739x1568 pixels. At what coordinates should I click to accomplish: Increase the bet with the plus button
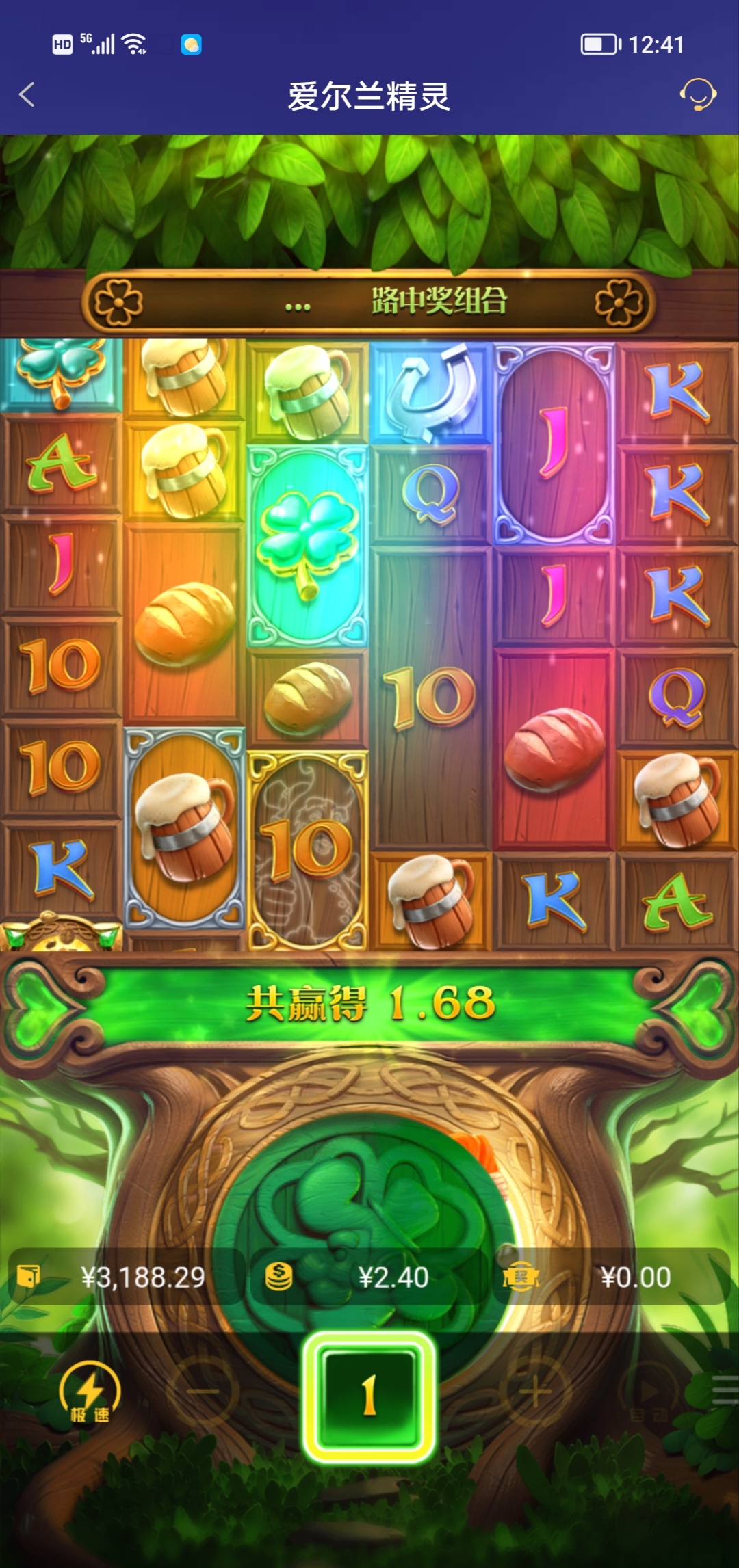535,1391
